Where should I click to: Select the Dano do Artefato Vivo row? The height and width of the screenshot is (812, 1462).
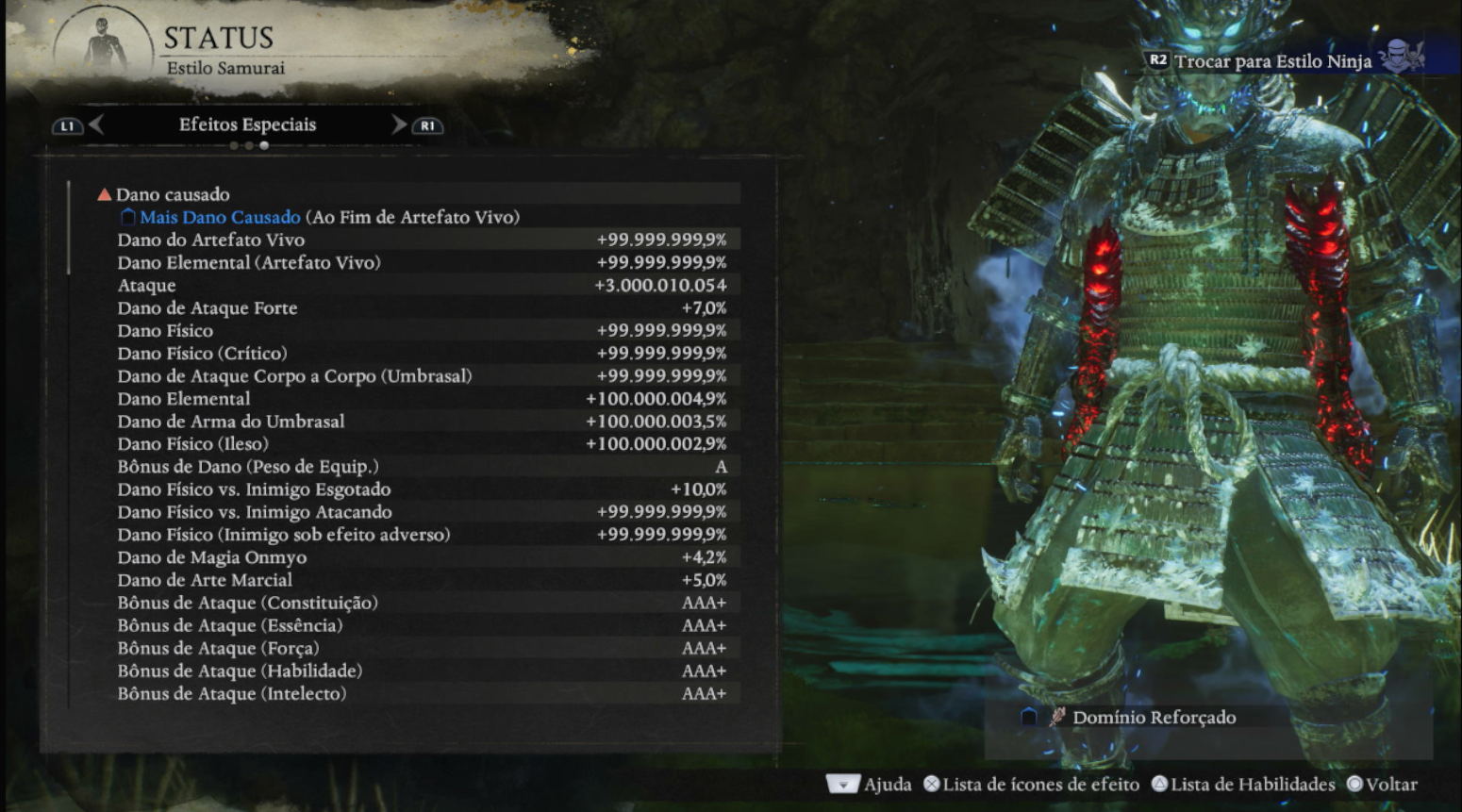point(420,240)
